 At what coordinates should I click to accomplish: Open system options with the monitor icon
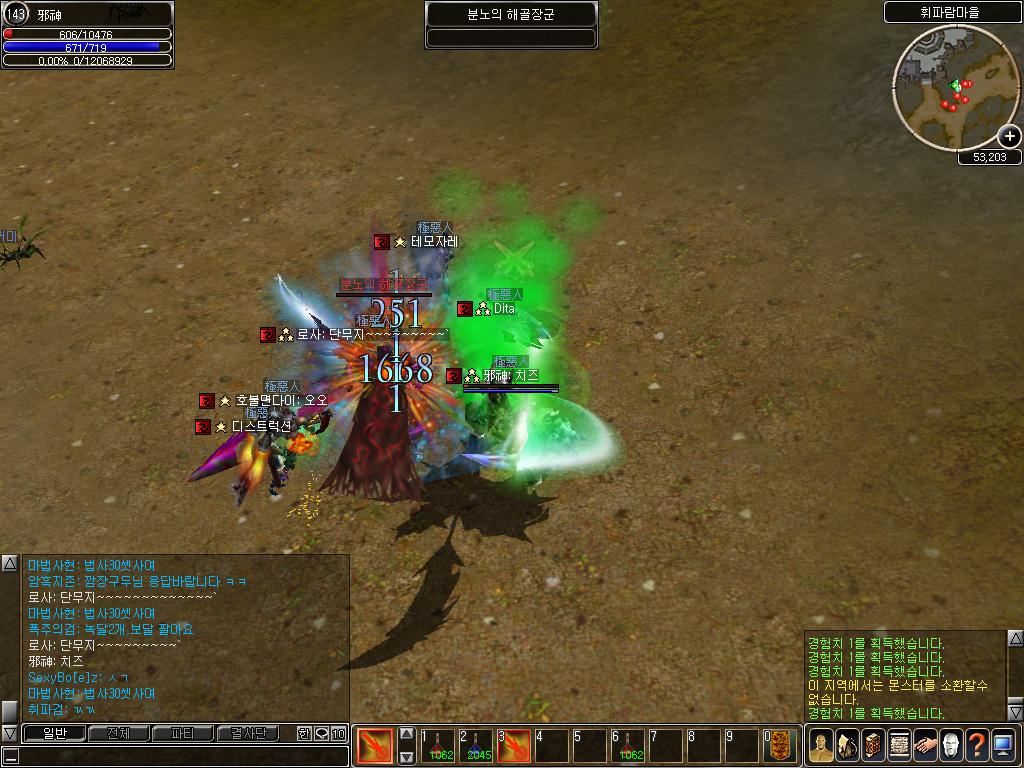tap(1003, 746)
